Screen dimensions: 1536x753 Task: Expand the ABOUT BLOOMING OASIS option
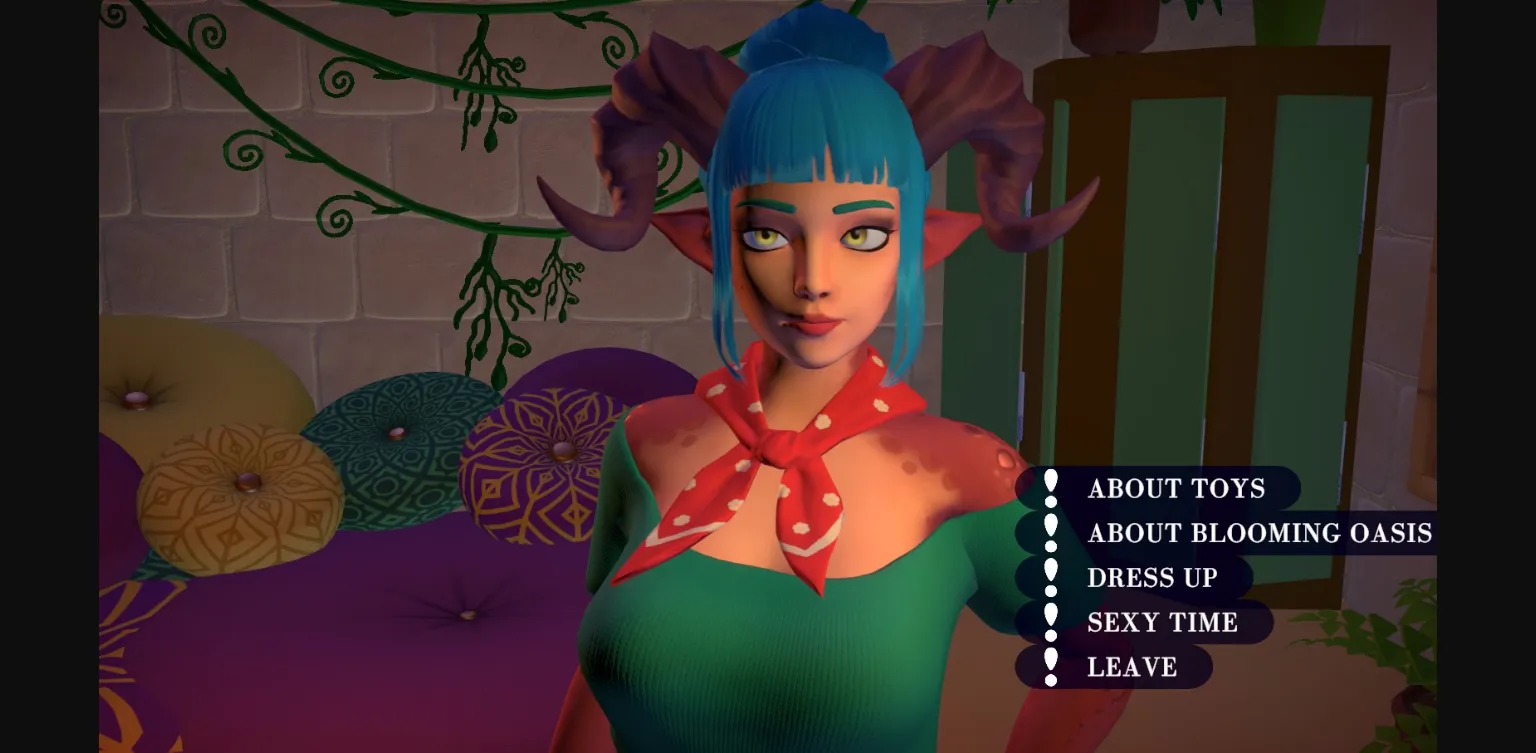(1260, 534)
